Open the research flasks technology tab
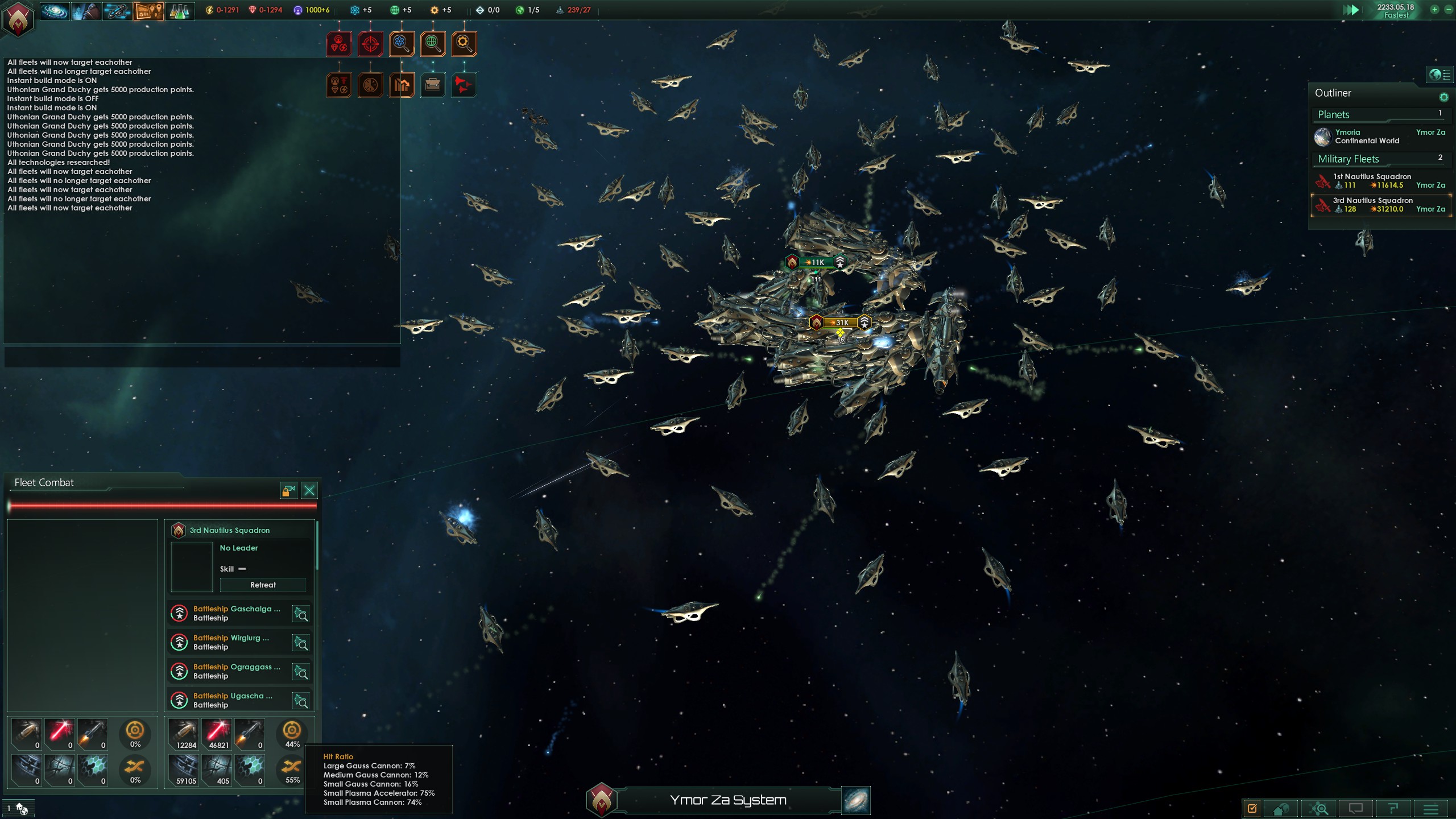Image resolution: width=1456 pixels, height=819 pixels. click(x=179, y=11)
